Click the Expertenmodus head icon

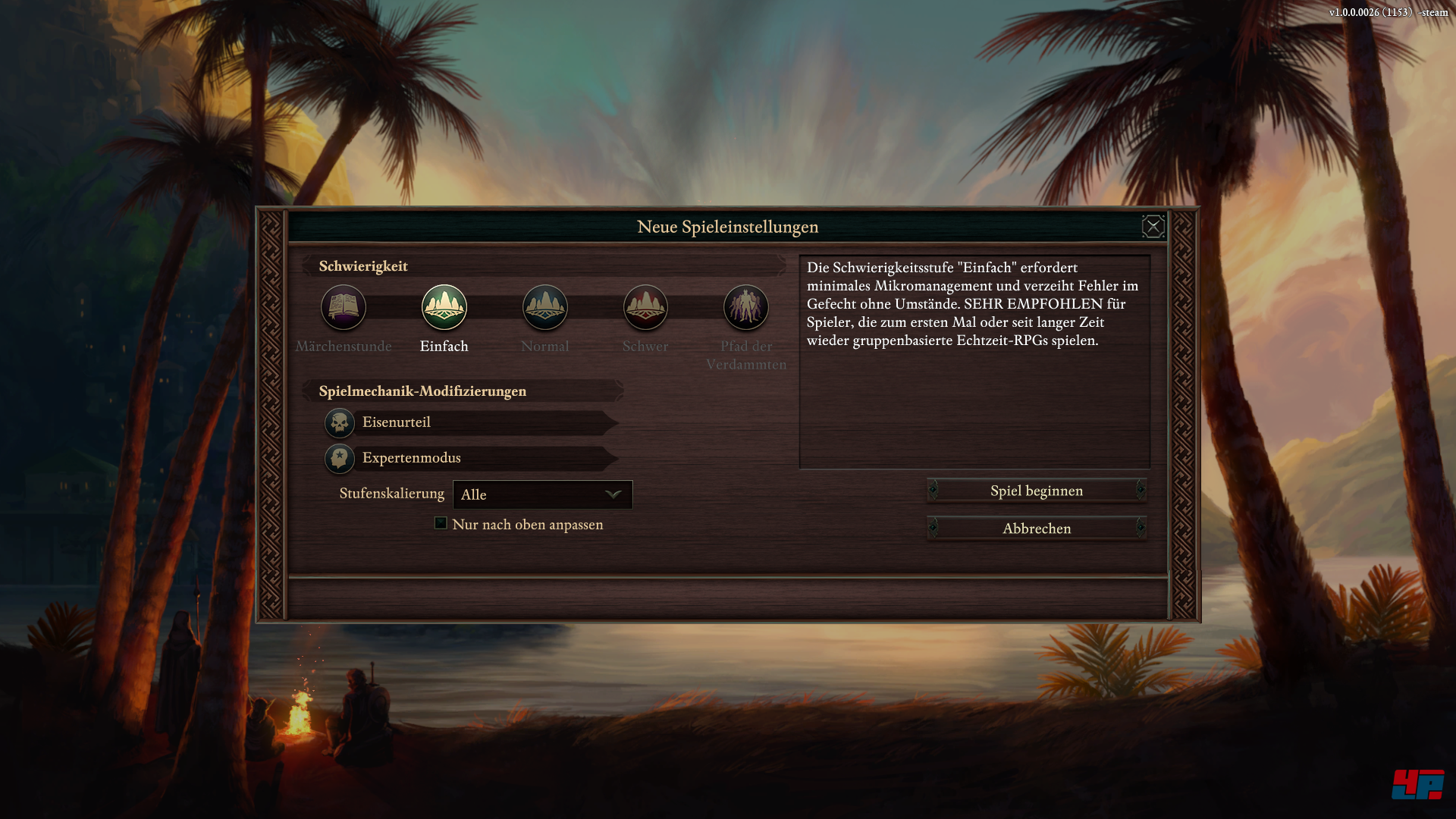(339, 458)
